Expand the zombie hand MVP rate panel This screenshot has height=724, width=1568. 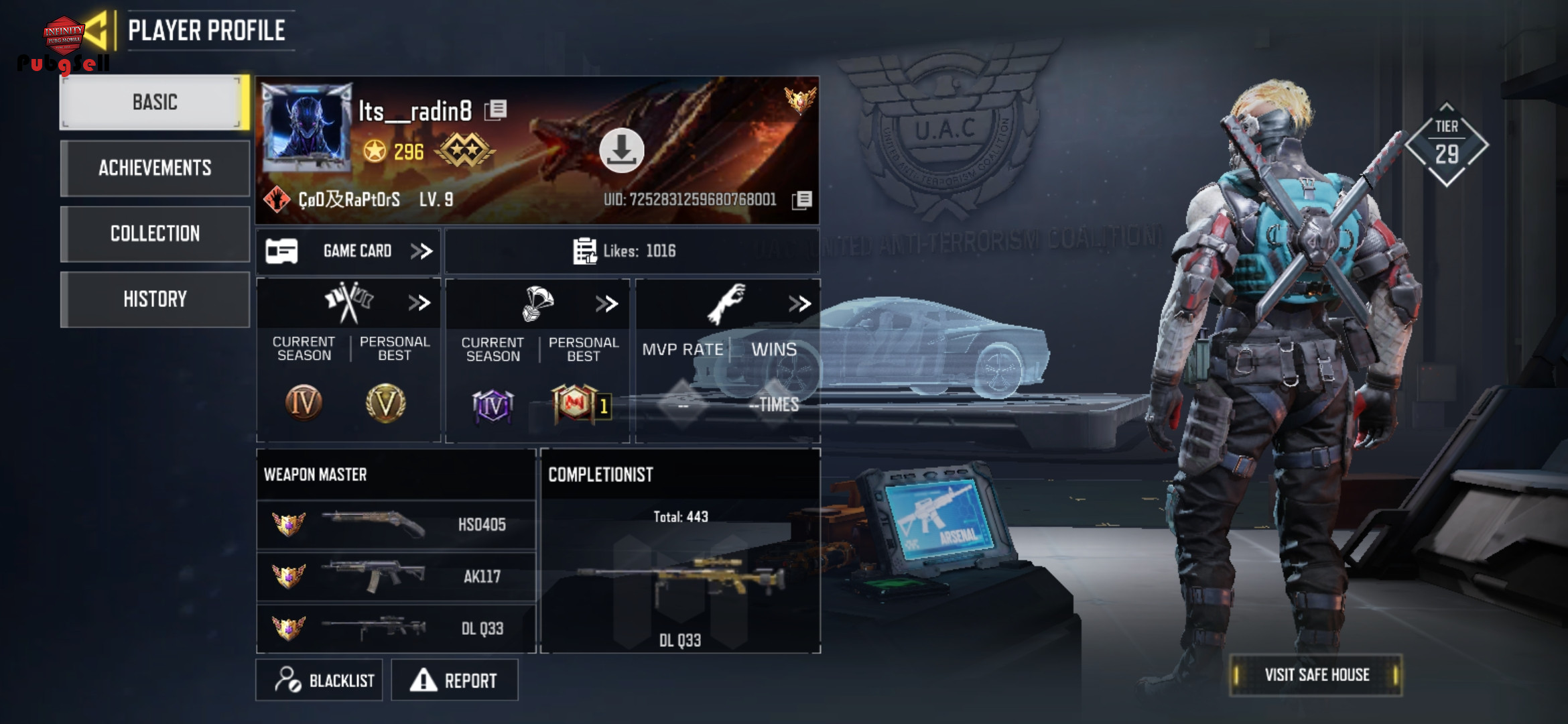click(799, 304)
